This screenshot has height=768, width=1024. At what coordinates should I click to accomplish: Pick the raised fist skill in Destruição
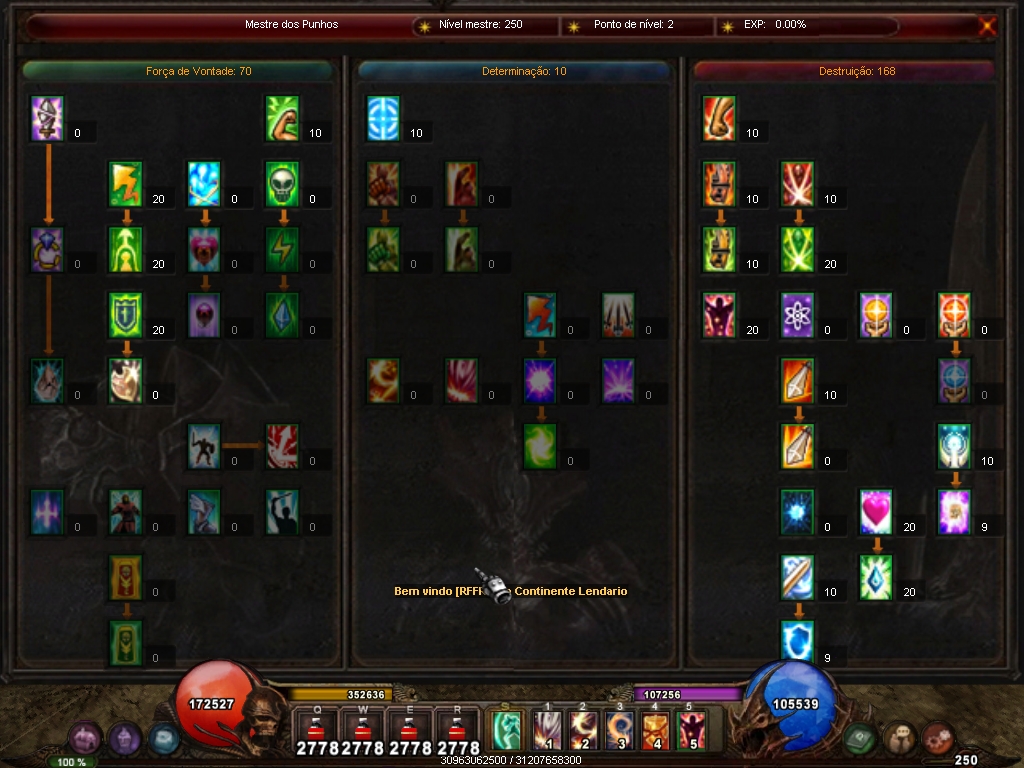719,119
